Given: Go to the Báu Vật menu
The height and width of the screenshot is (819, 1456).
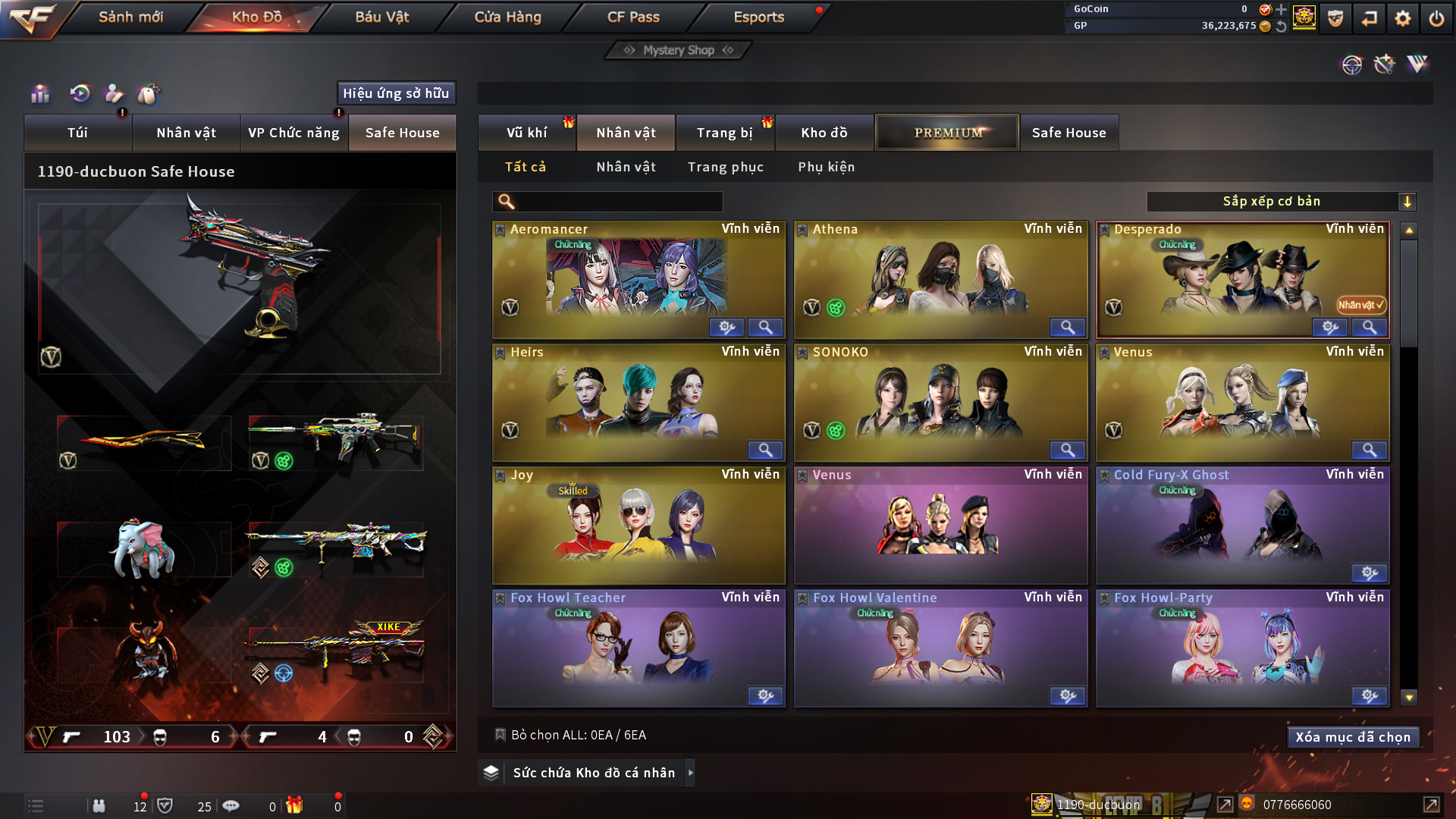Looking at the screenshot, I should (x=381, y=17).
